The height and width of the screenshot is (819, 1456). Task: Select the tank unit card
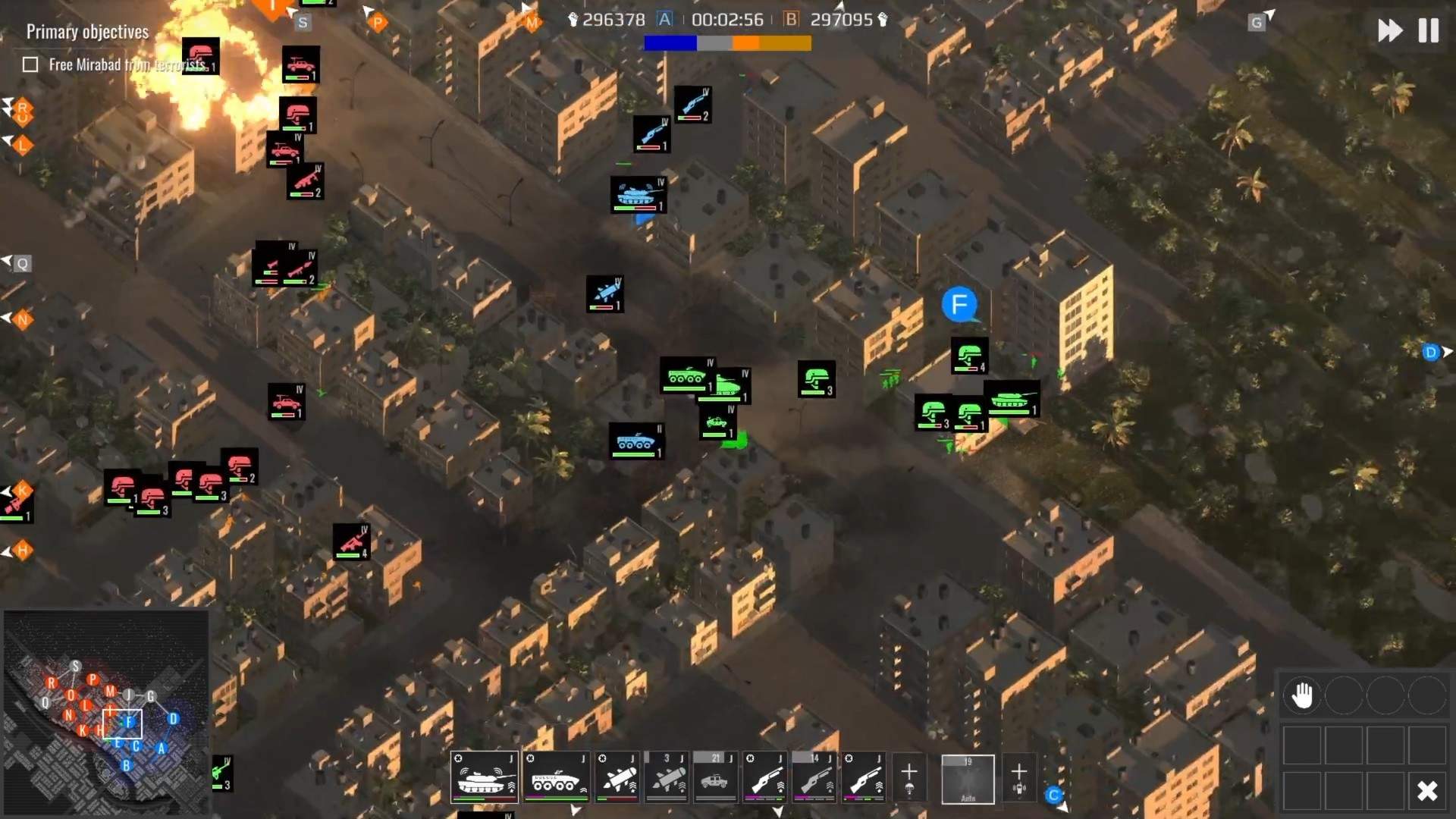(x=482, y=777)
